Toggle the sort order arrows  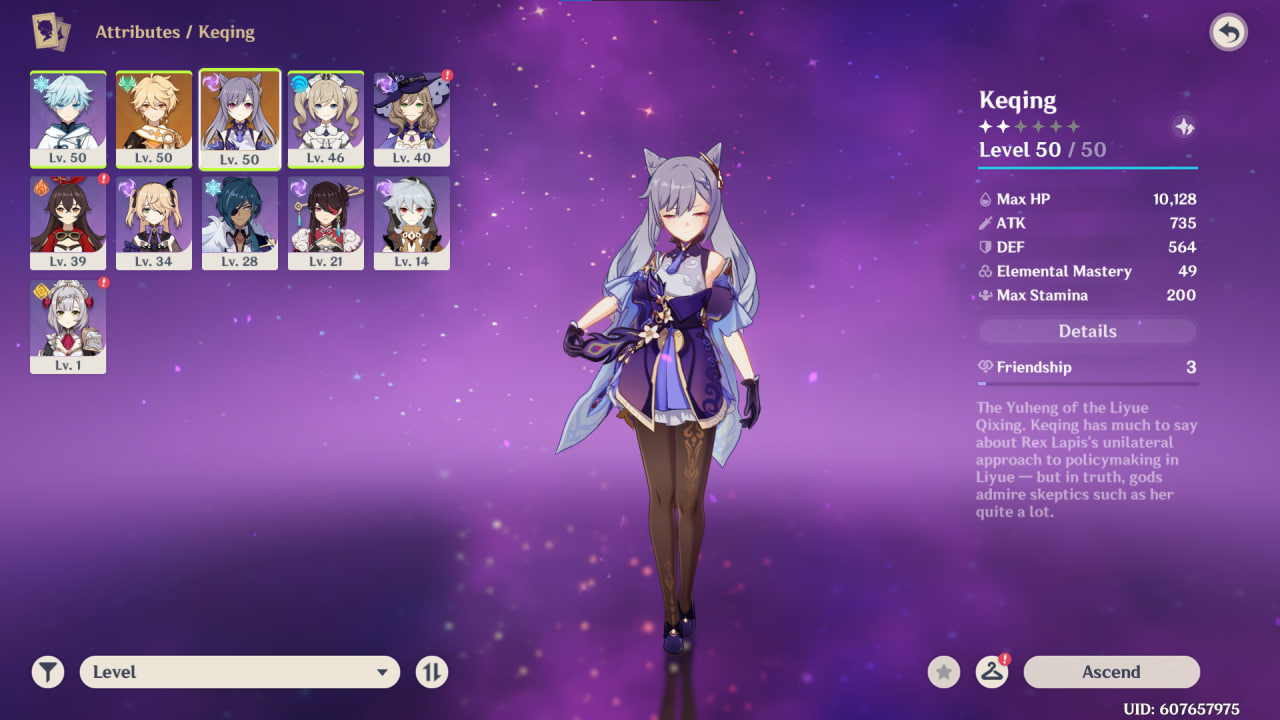pos(432,672)
